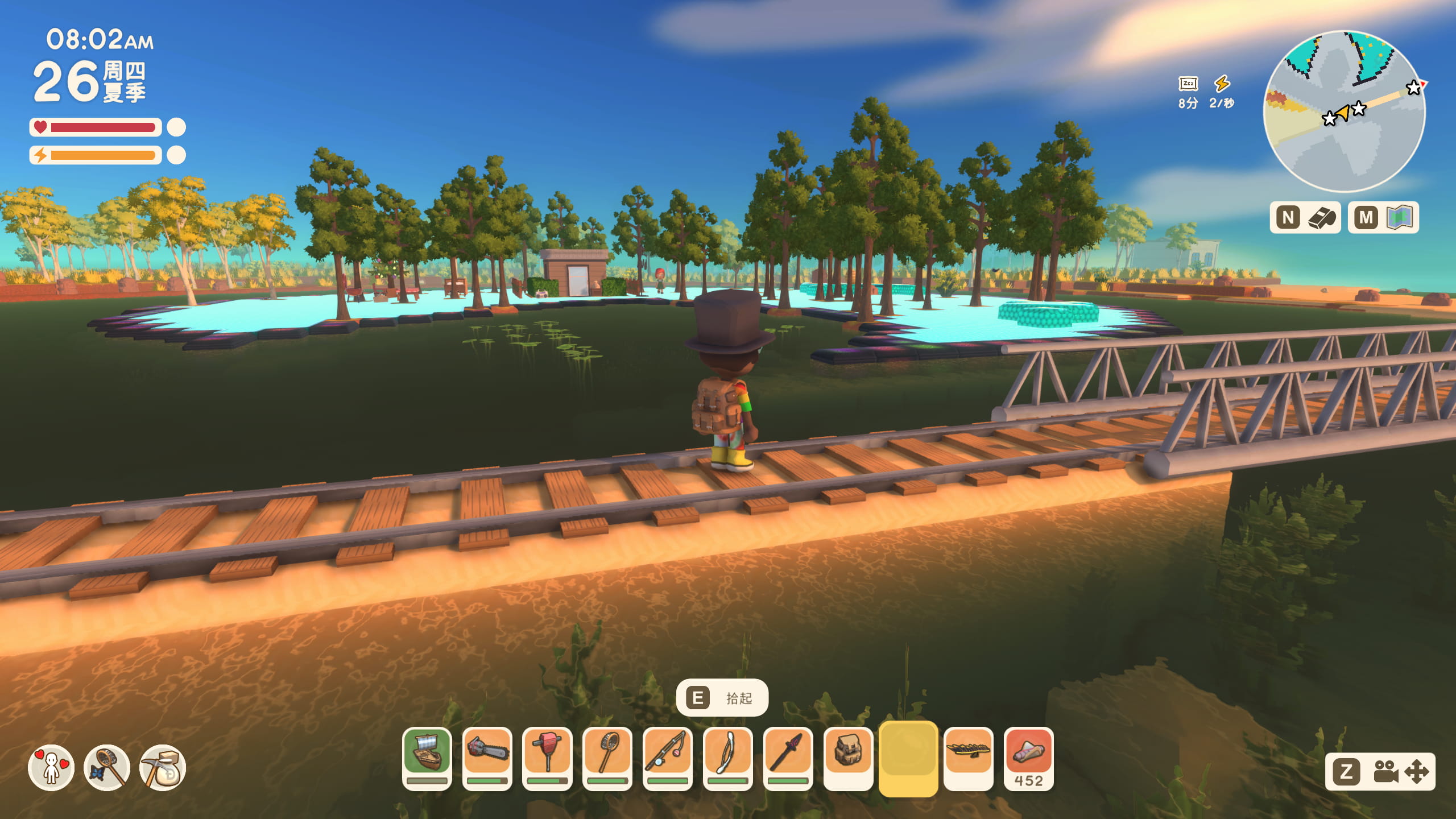Select the hotbar item stacked at 452

click(x=1029, y=758)
